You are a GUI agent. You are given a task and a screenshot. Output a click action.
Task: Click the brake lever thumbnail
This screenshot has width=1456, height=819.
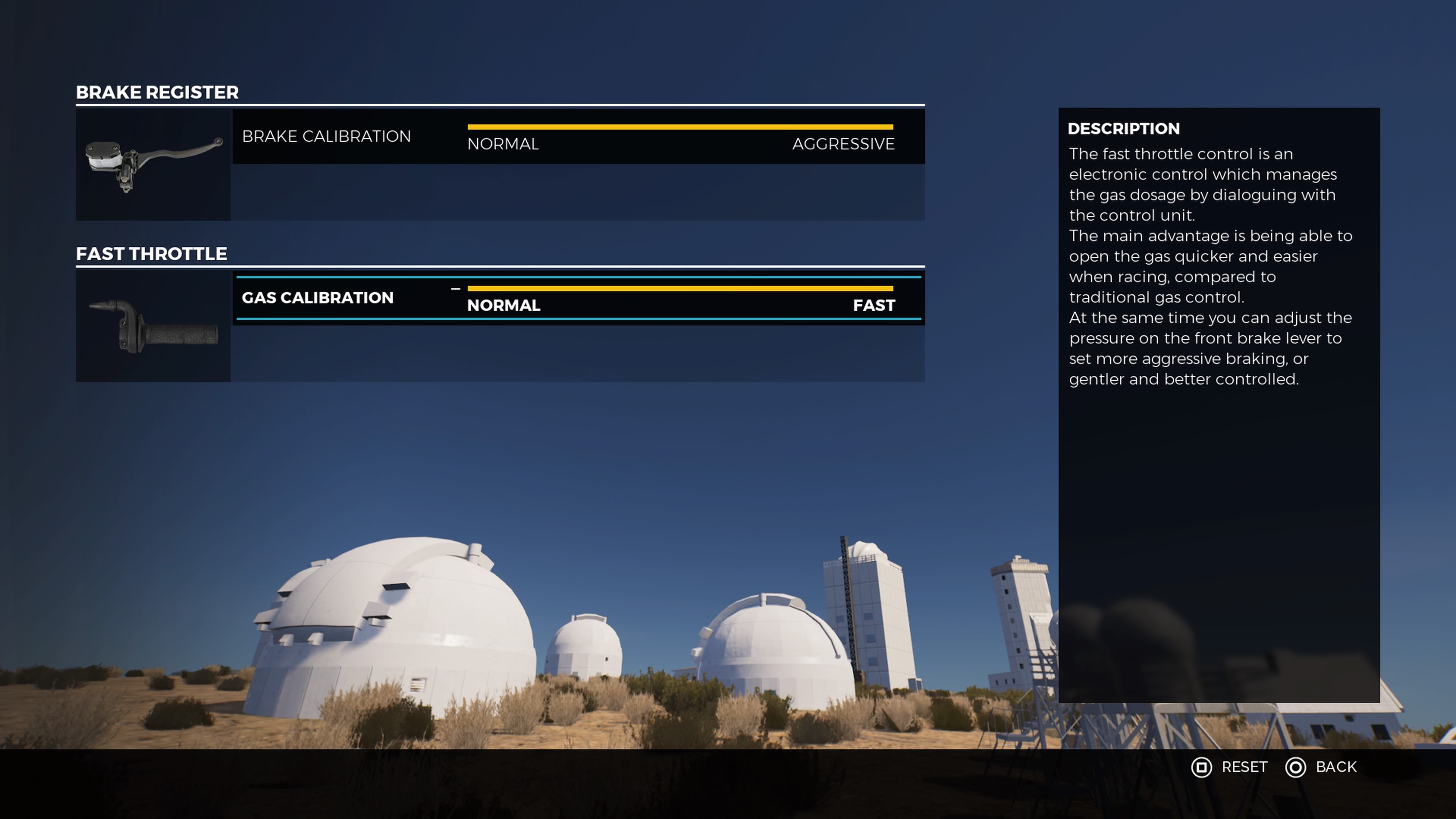[153, 164]
